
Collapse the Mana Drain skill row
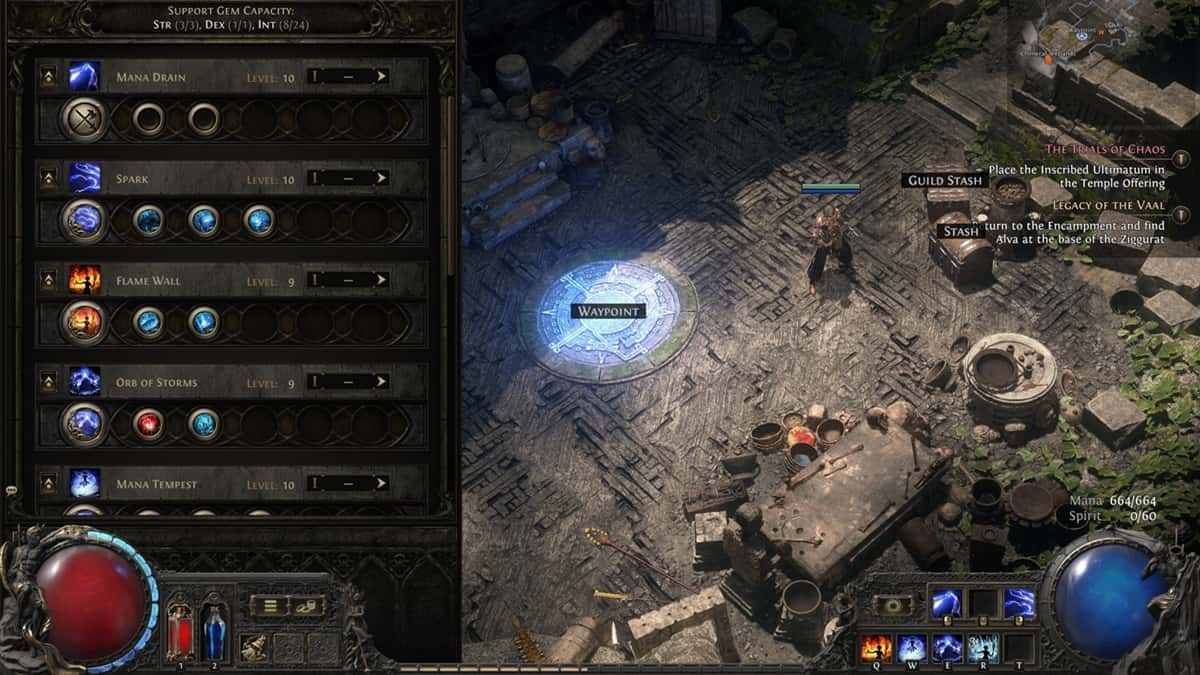48,77
